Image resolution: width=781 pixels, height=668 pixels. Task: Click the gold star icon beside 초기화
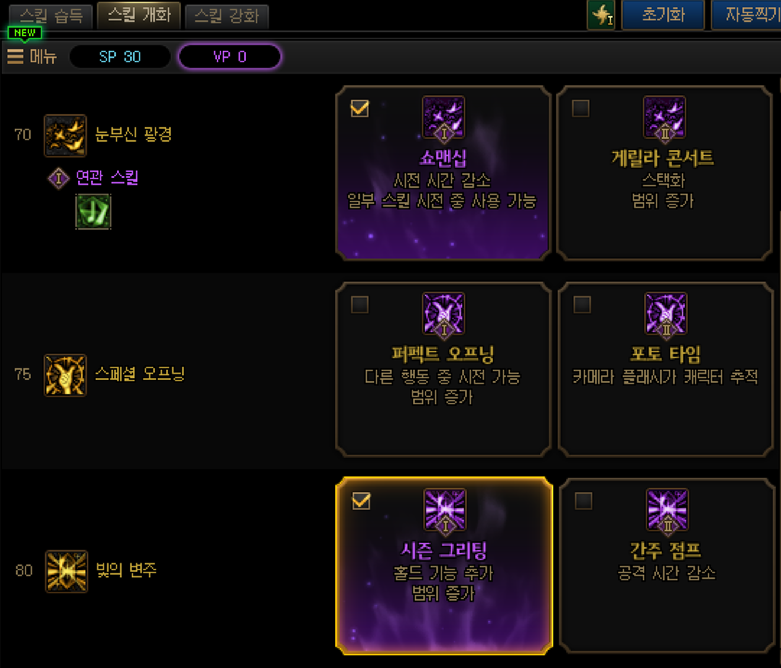tap(601, 15)
